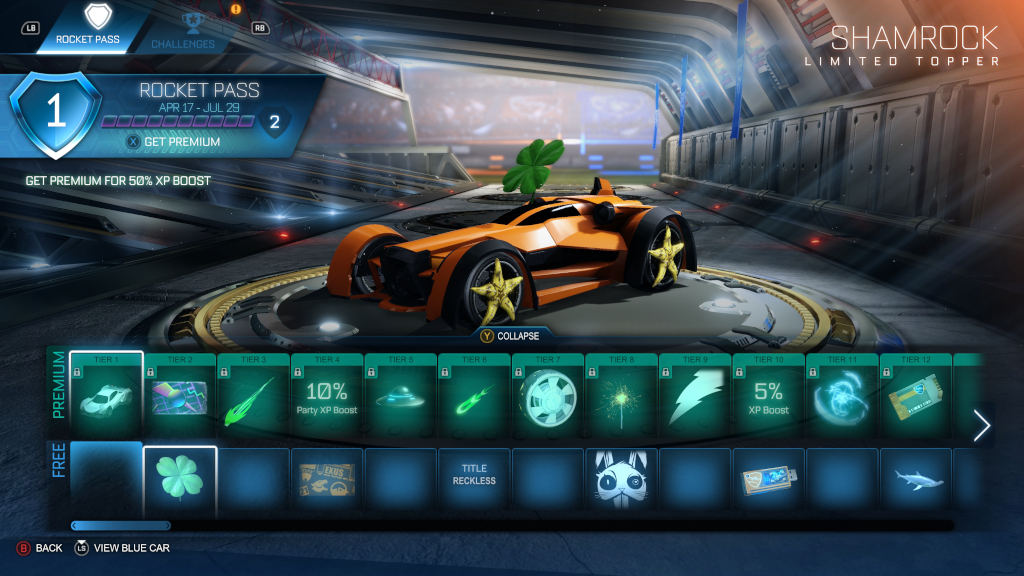Image resolution: width=1024 pixels, height=576 pixels.
Task: Choose the free Title Reckless reward
Action: tap(474, 480)
